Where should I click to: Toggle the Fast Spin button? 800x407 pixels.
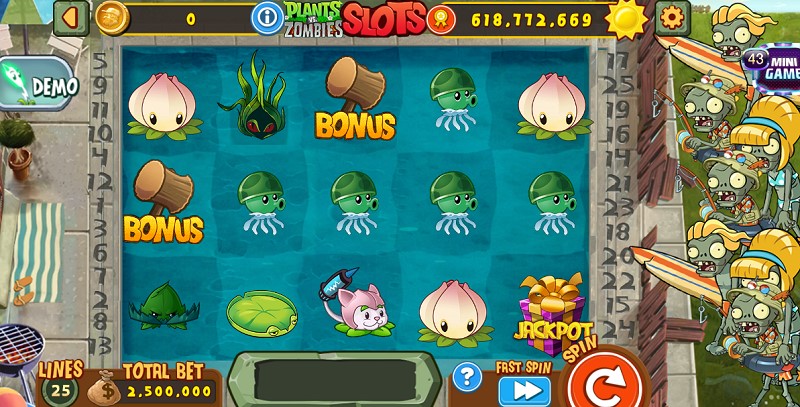tap(524, 389)
